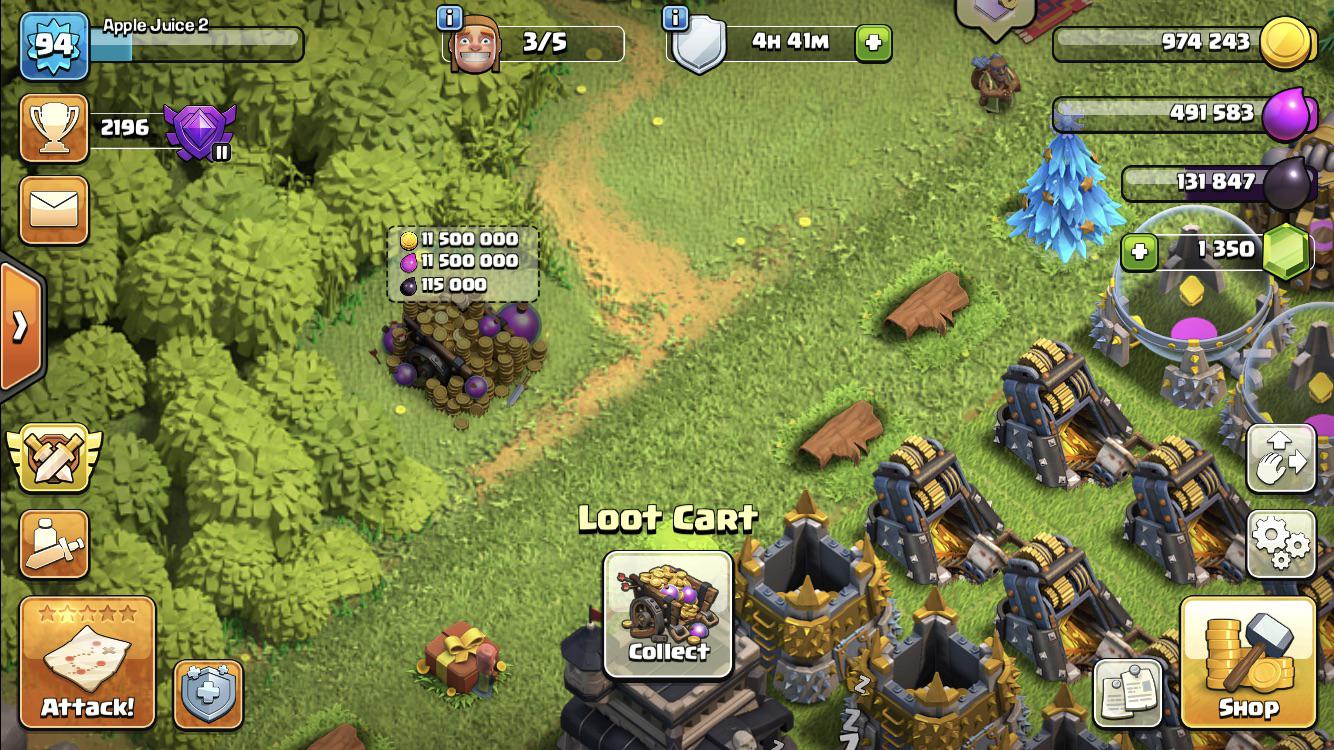The height and width of the screenshot is (750, 1334).
Task: Expand the orange sidebar arrow tab
Action: pos(18,325)
